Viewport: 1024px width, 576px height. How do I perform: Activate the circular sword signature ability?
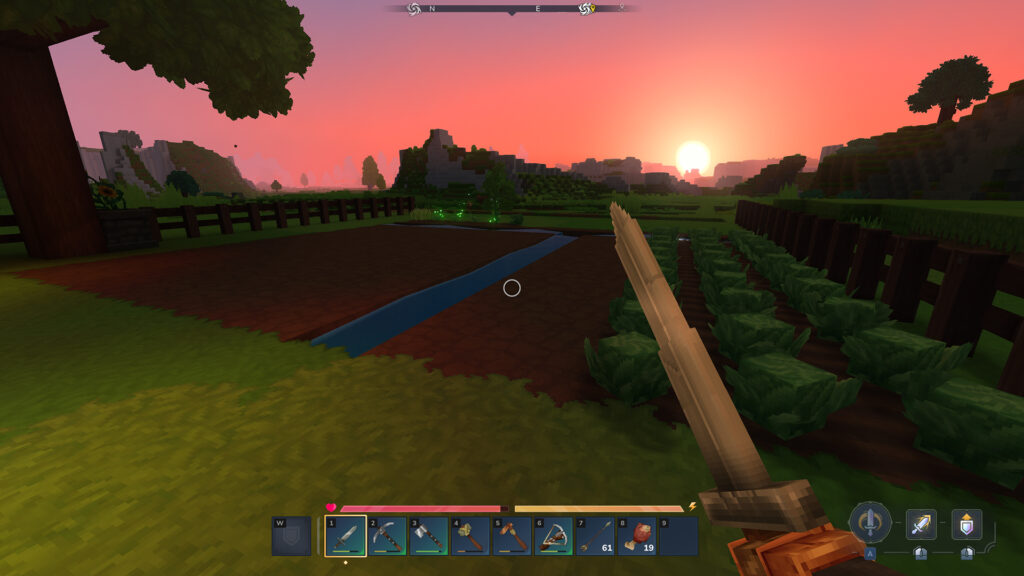pos(870,522)
